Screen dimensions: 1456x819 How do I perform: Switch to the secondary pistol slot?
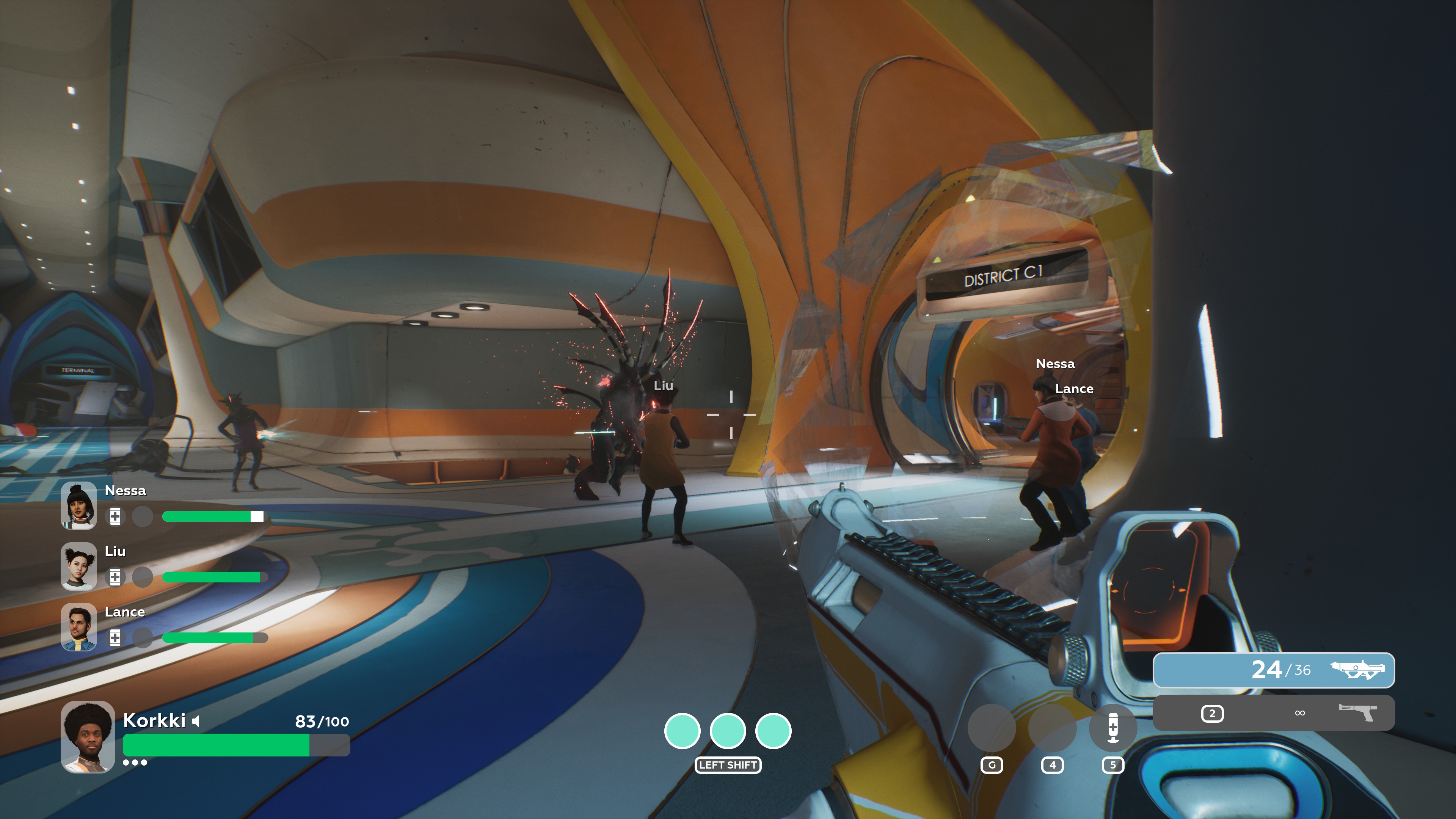1274,713
